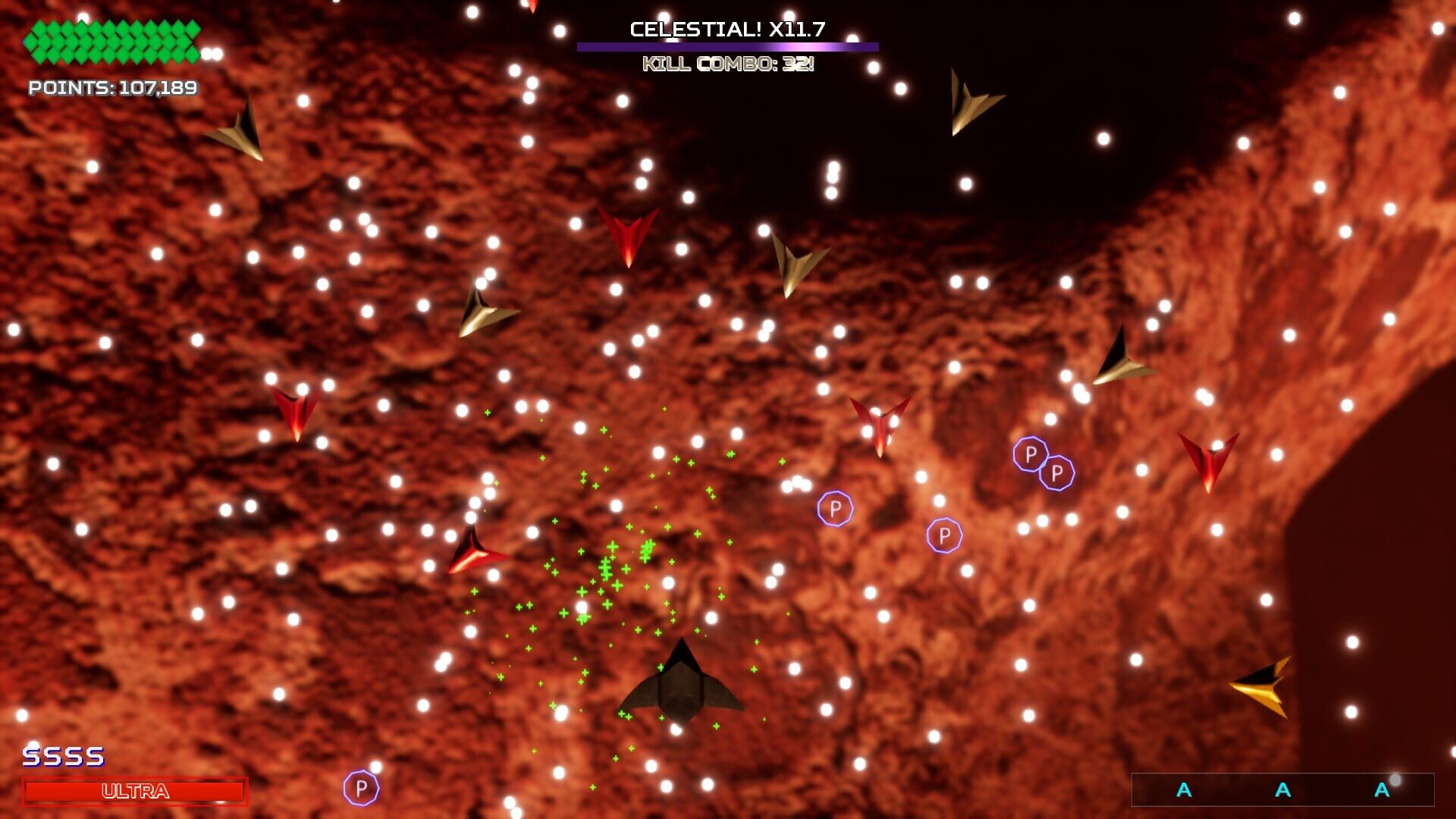Activate the red ULTRA bar
This screenshot has height=819, width=1456.
pyautogui.click(x=135, y=791)
